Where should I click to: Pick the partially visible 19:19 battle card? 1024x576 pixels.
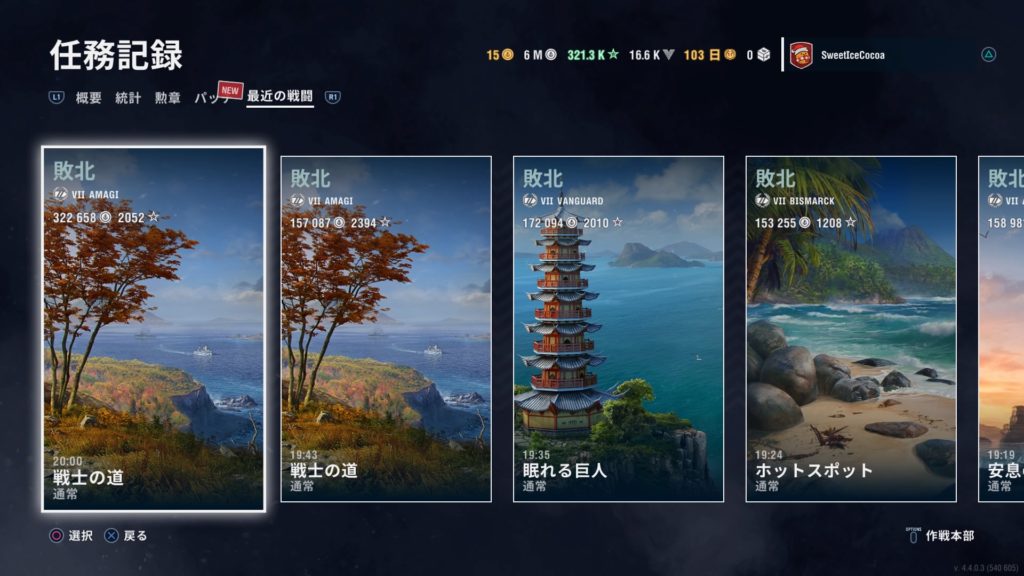(x=1002, y=328)
